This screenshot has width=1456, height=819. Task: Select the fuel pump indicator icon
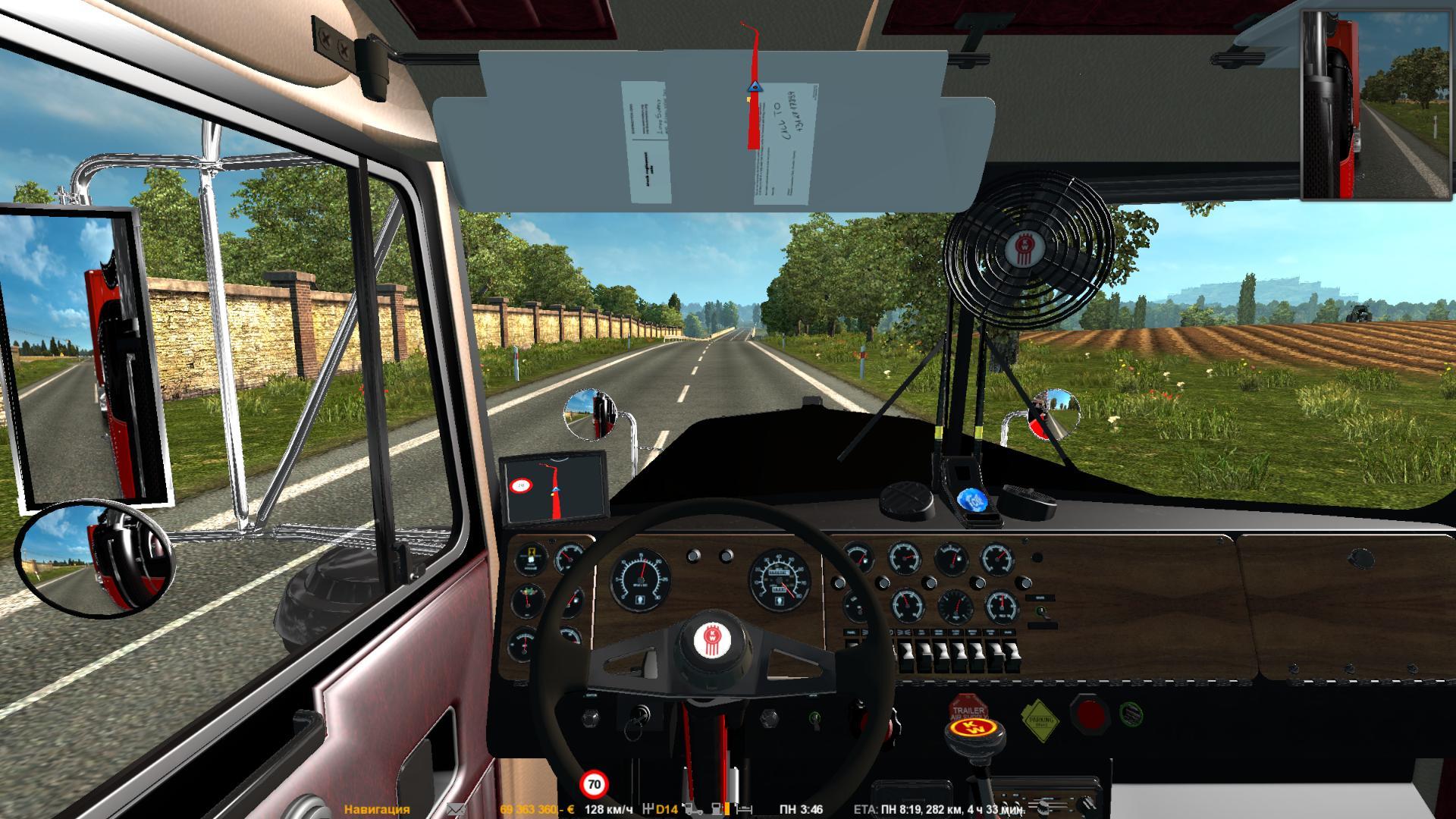(716, 809)
